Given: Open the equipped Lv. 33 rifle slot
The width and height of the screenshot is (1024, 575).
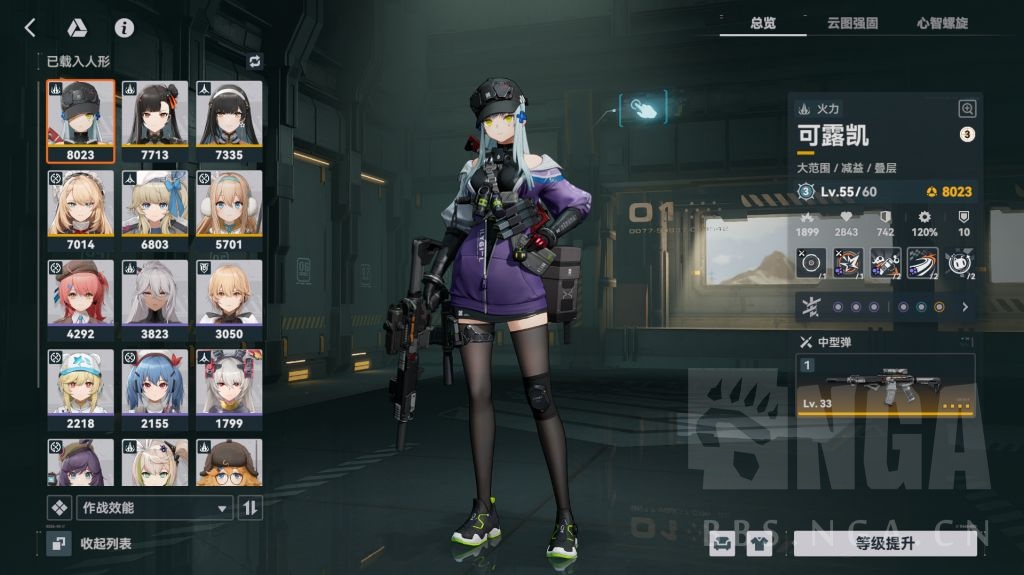Looking at the screenshot, I should pos(885,385).
